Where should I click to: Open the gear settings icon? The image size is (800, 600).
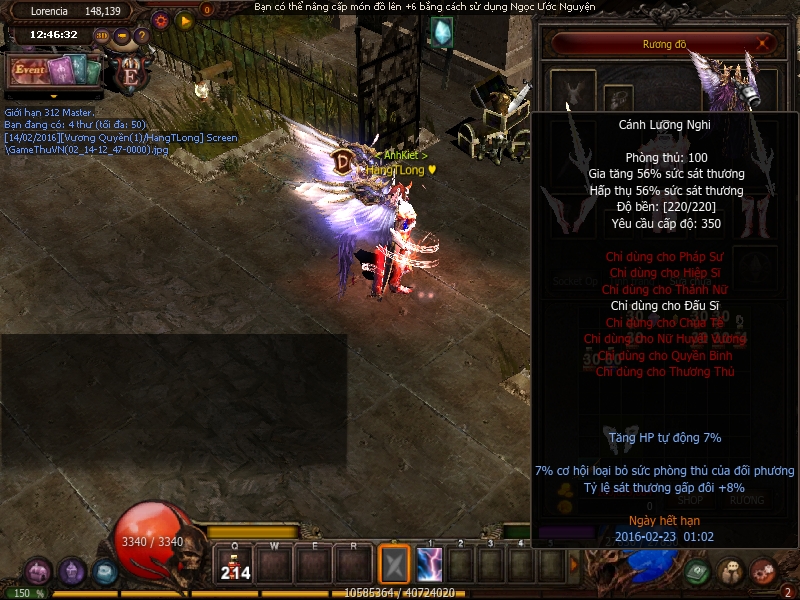(161, 19)
